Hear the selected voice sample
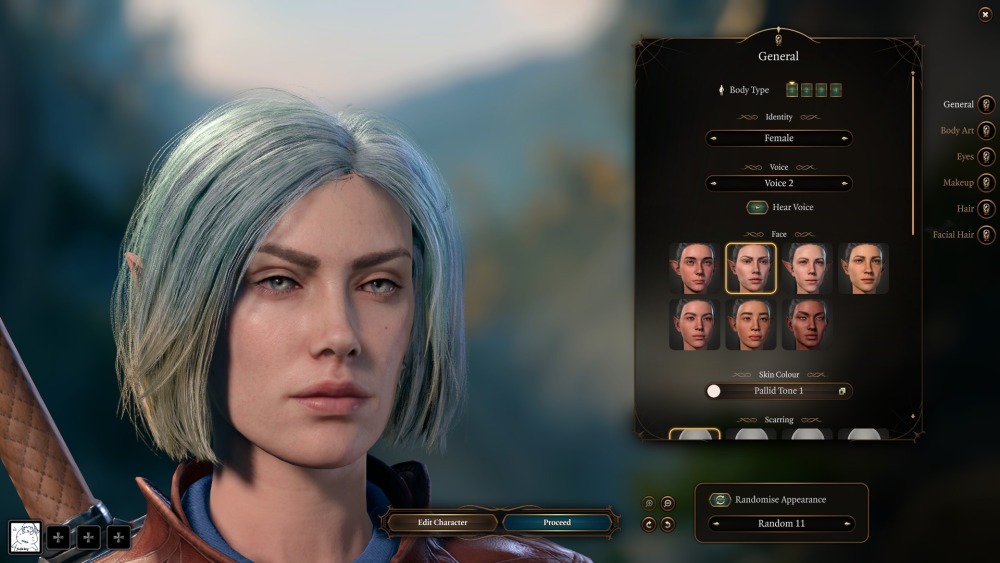 coord(758,208)
